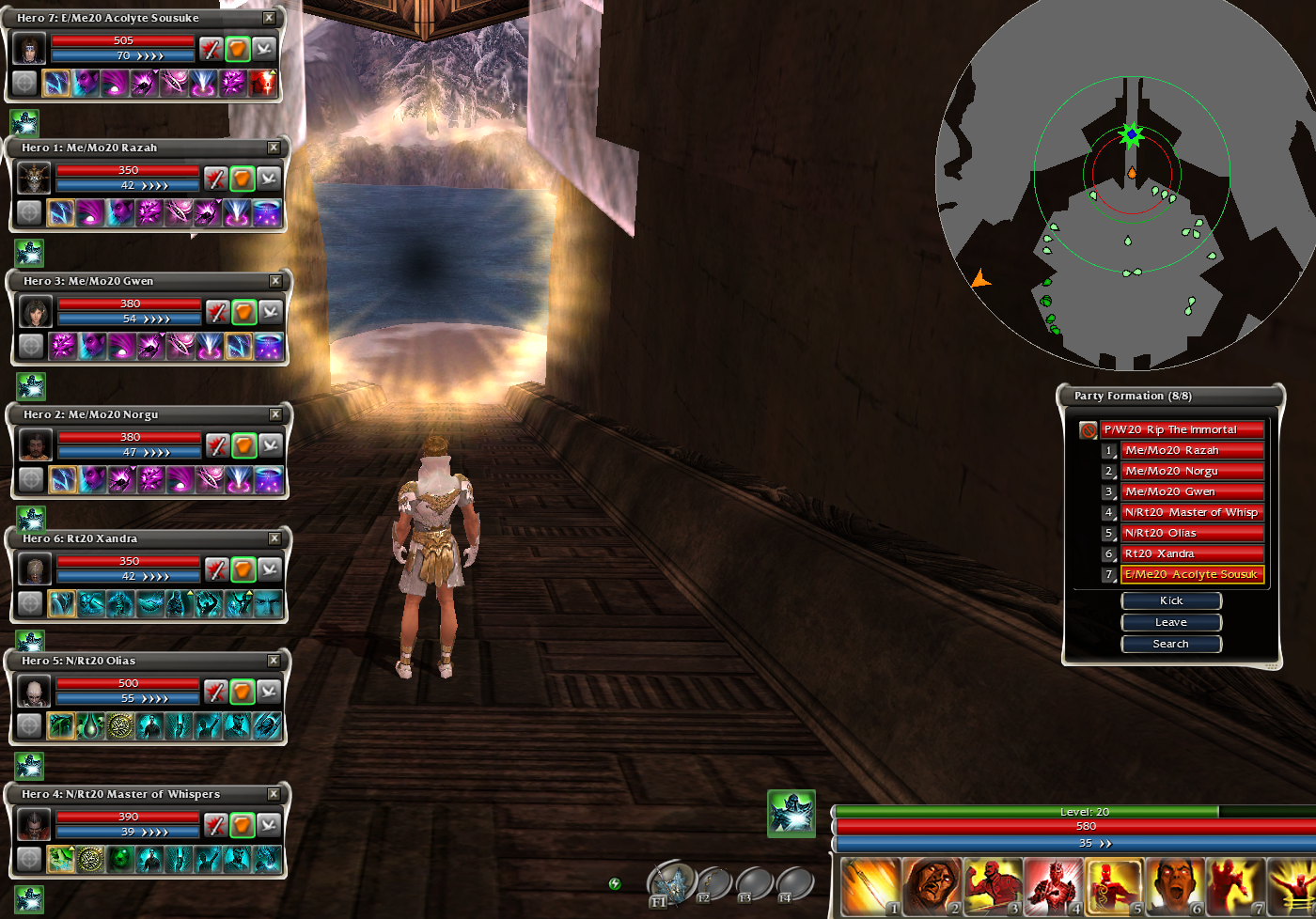Image resolution: width=1316 pixels, height=919 pixels.
Task: Select P/W20 Rip The Immortal row
Action: [1182, 430]
